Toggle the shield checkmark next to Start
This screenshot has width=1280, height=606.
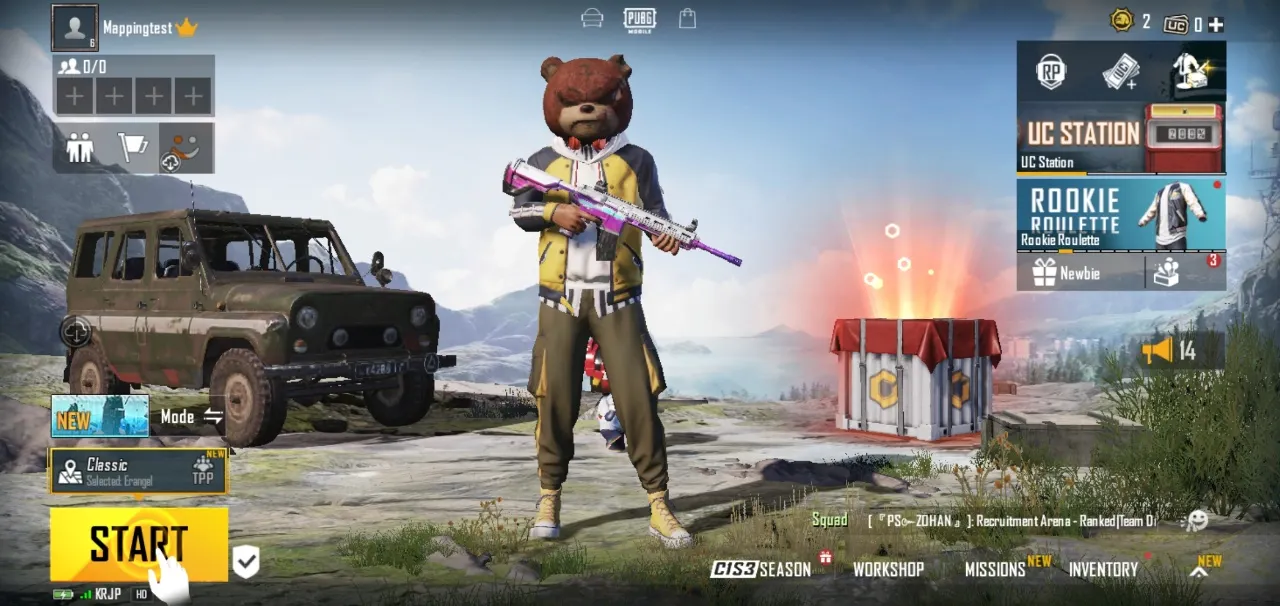tap(246, 563)
